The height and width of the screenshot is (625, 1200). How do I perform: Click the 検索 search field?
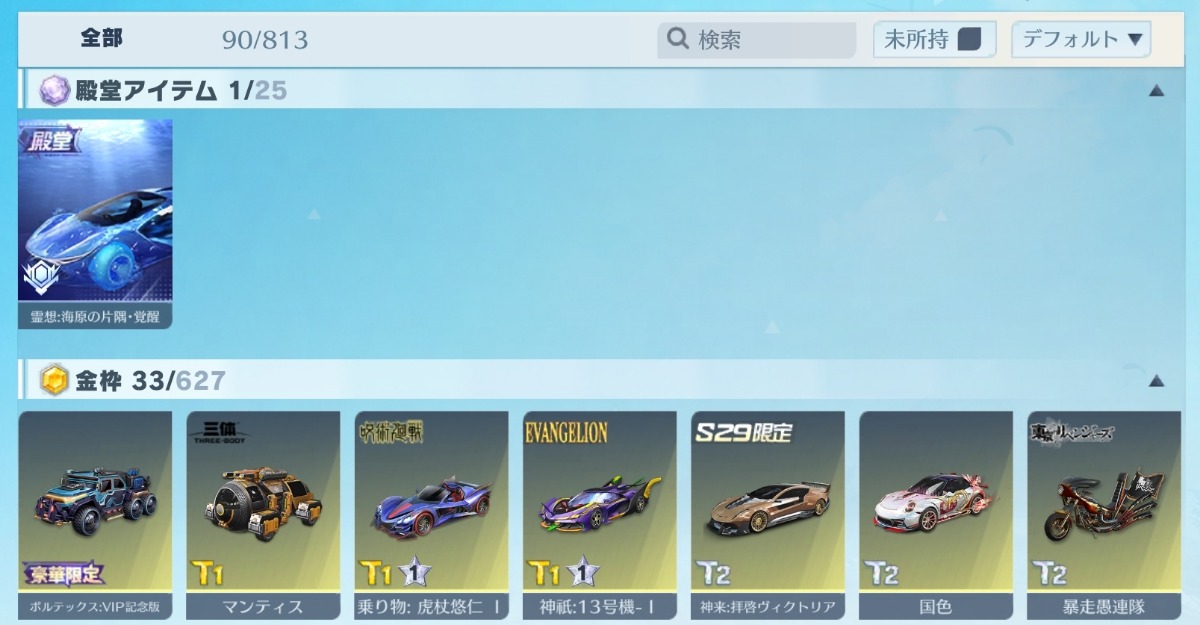[x=757, y=40]
